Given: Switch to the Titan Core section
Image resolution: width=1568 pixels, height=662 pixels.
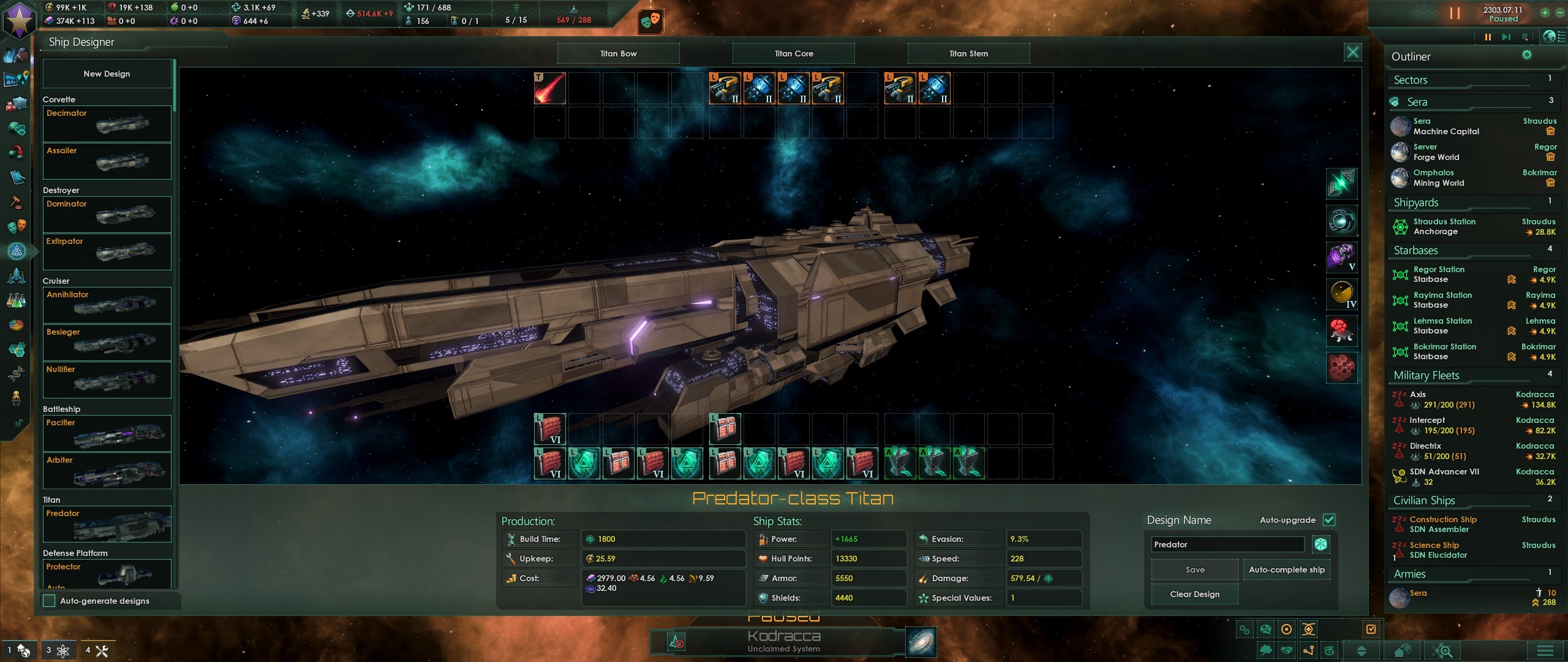Looking at the screenshot, I should coord(793,53).
